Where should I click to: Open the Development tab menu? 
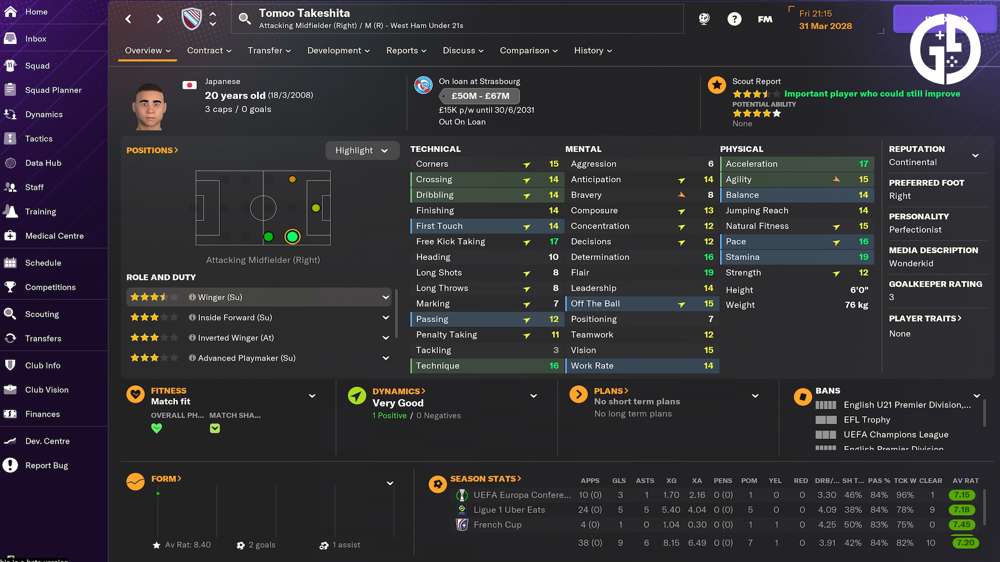[x=338, y=51]
